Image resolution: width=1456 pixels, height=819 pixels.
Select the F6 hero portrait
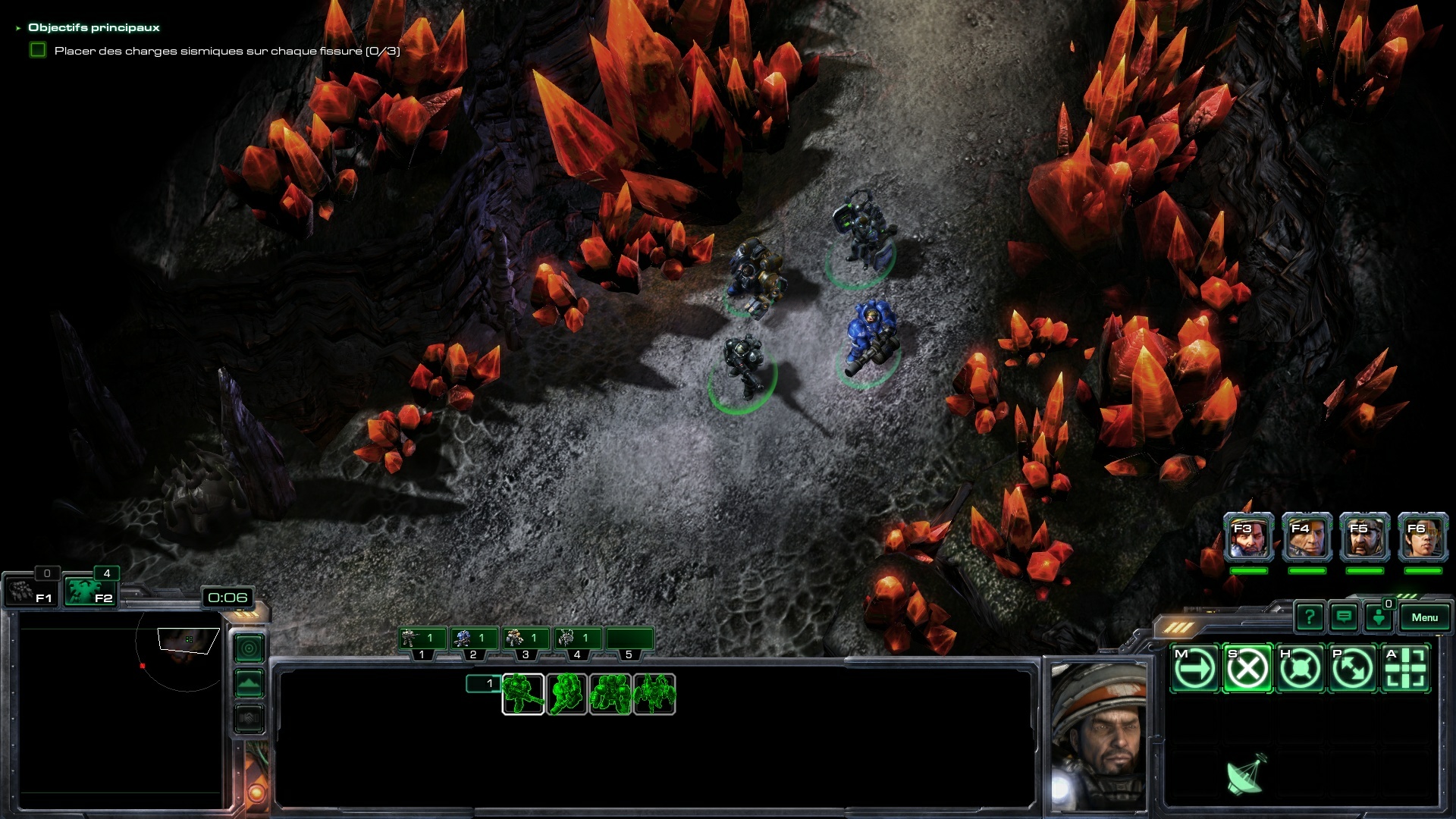(1423, 538)
